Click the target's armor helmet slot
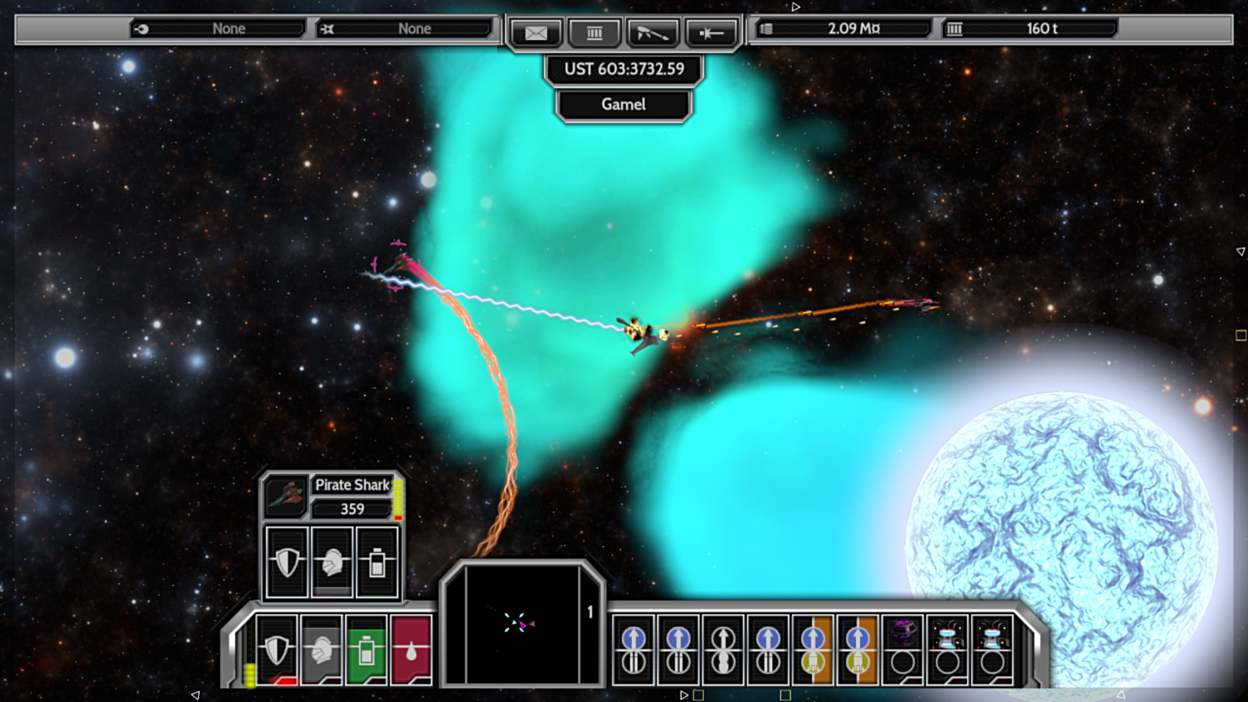This screenshot has width=1248, height=702. tap(332, 562)
